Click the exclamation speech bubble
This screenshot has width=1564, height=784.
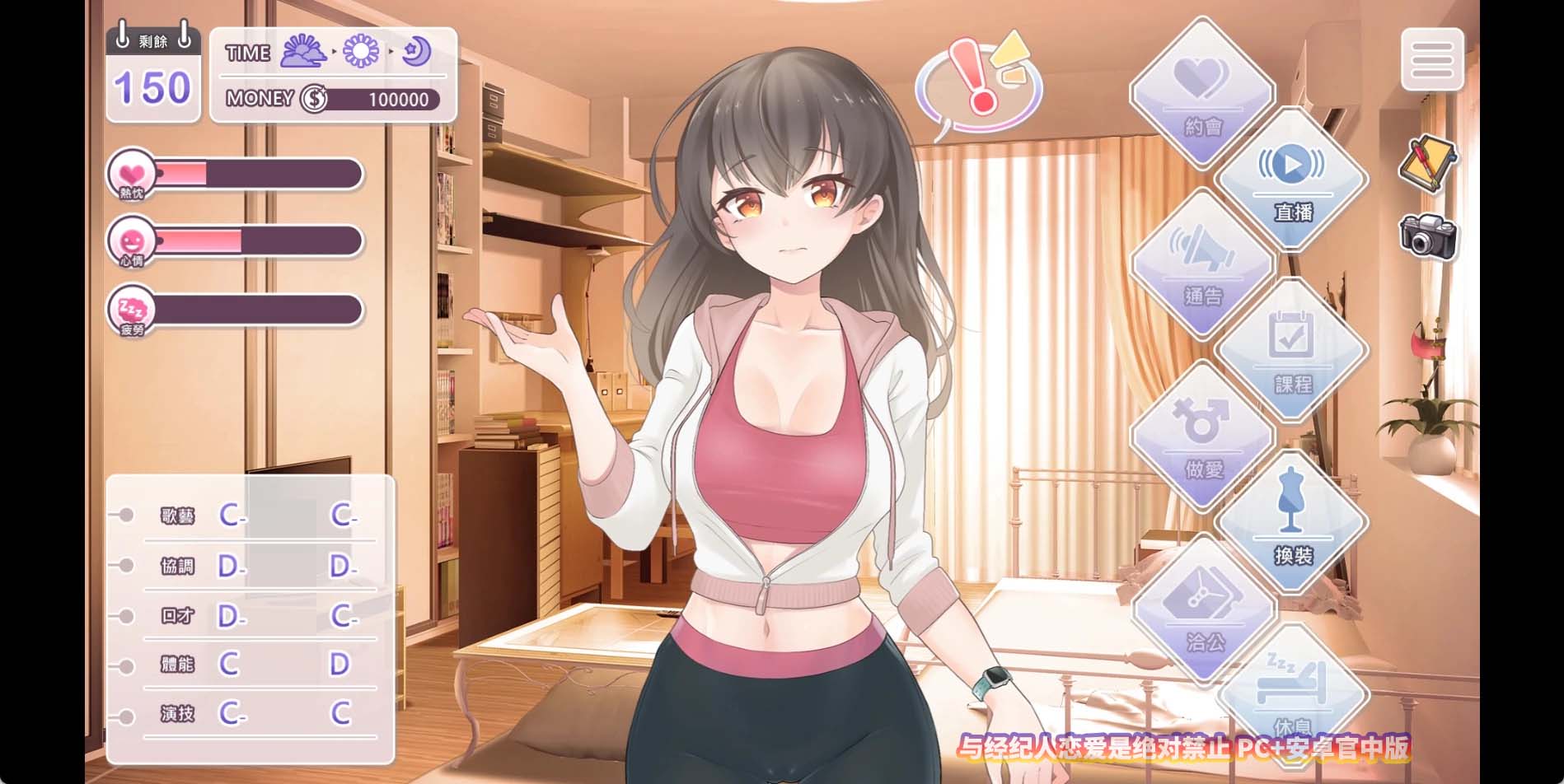point(978,85)
